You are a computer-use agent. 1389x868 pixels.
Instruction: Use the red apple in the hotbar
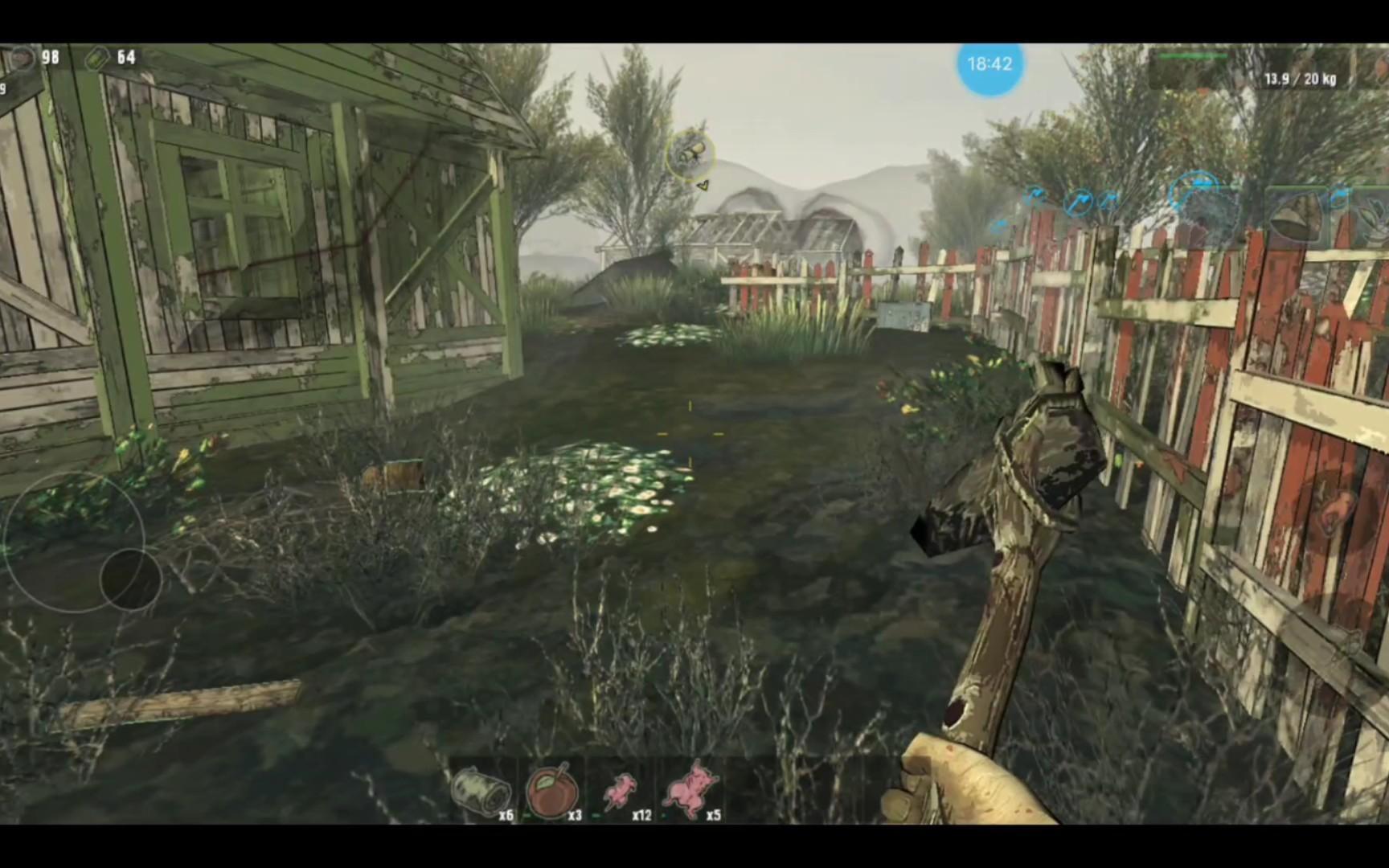pyautogui.click(x=552, y=790)
